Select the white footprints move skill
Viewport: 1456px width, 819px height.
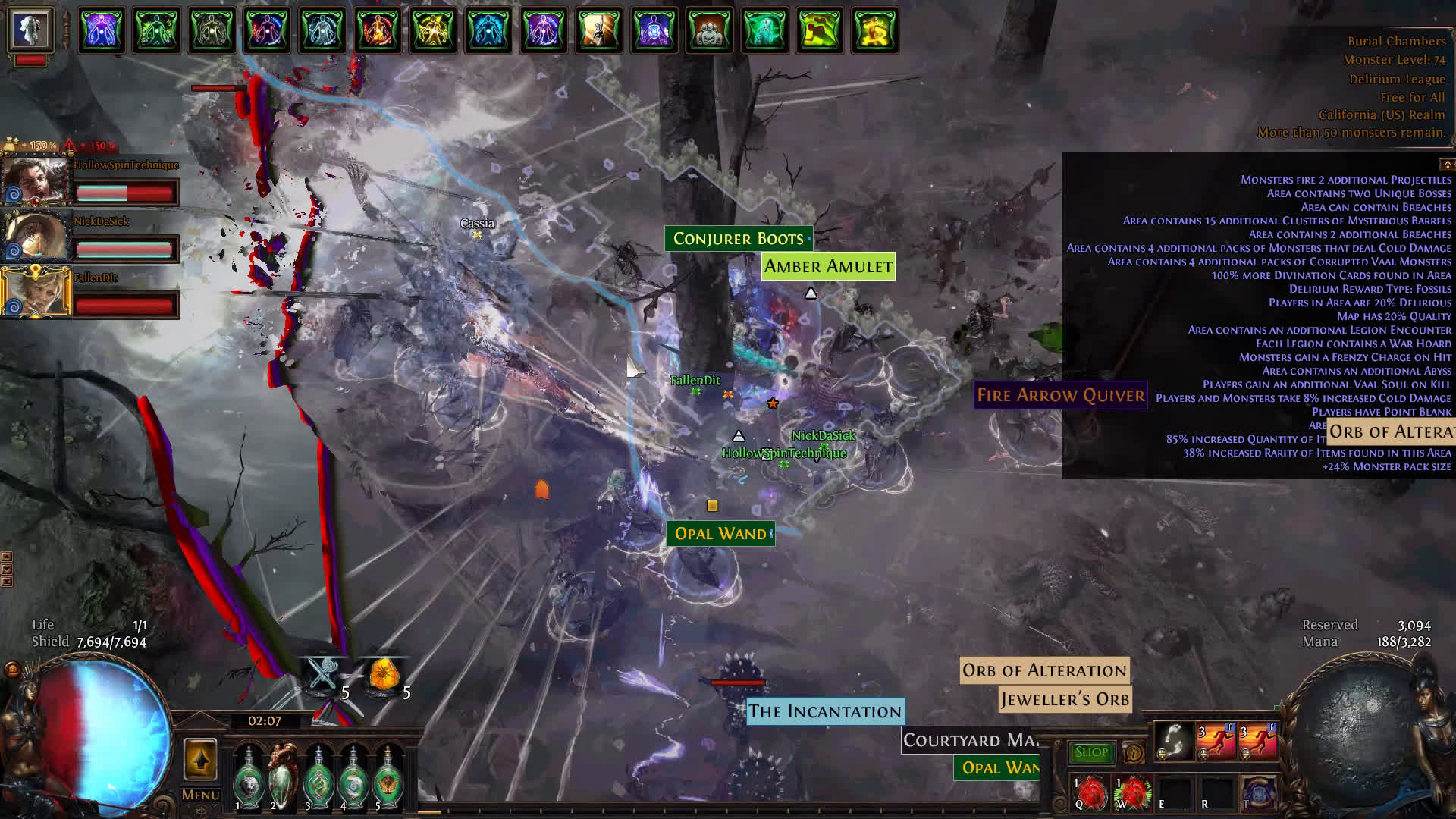click(x=1174, y=741)
